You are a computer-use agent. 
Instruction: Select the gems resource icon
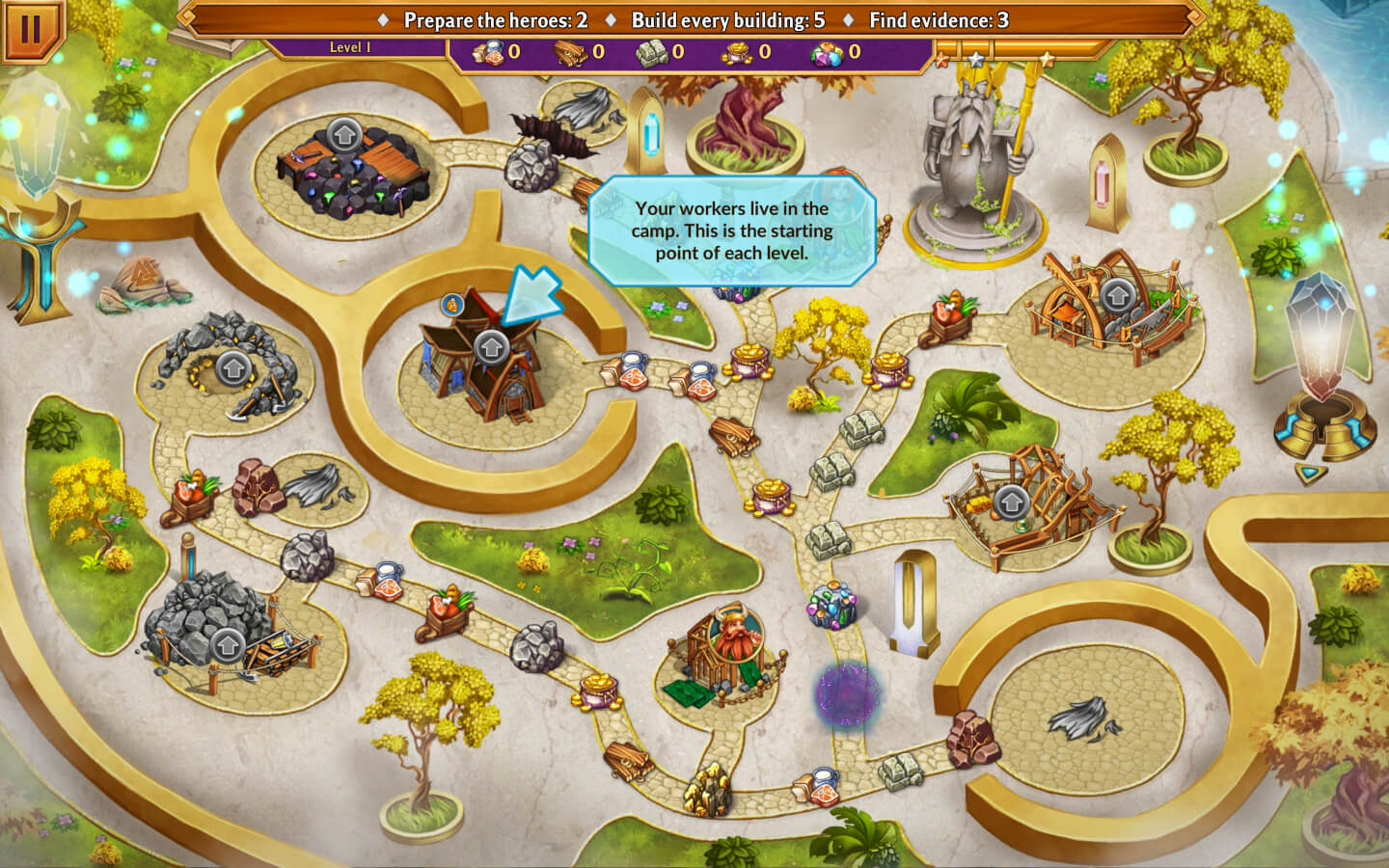(826, 55)
